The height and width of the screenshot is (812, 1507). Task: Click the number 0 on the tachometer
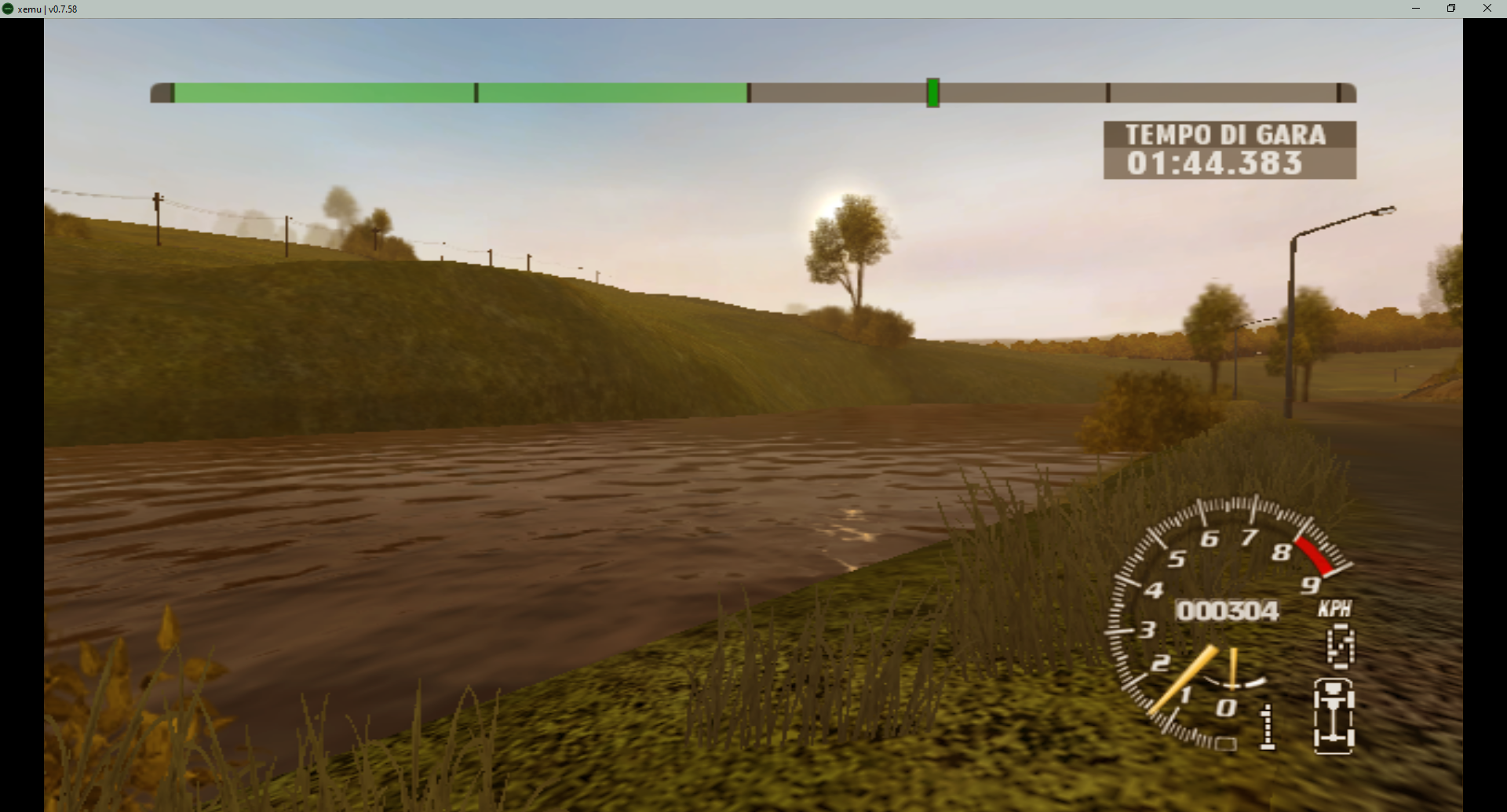coord(1228,708)
